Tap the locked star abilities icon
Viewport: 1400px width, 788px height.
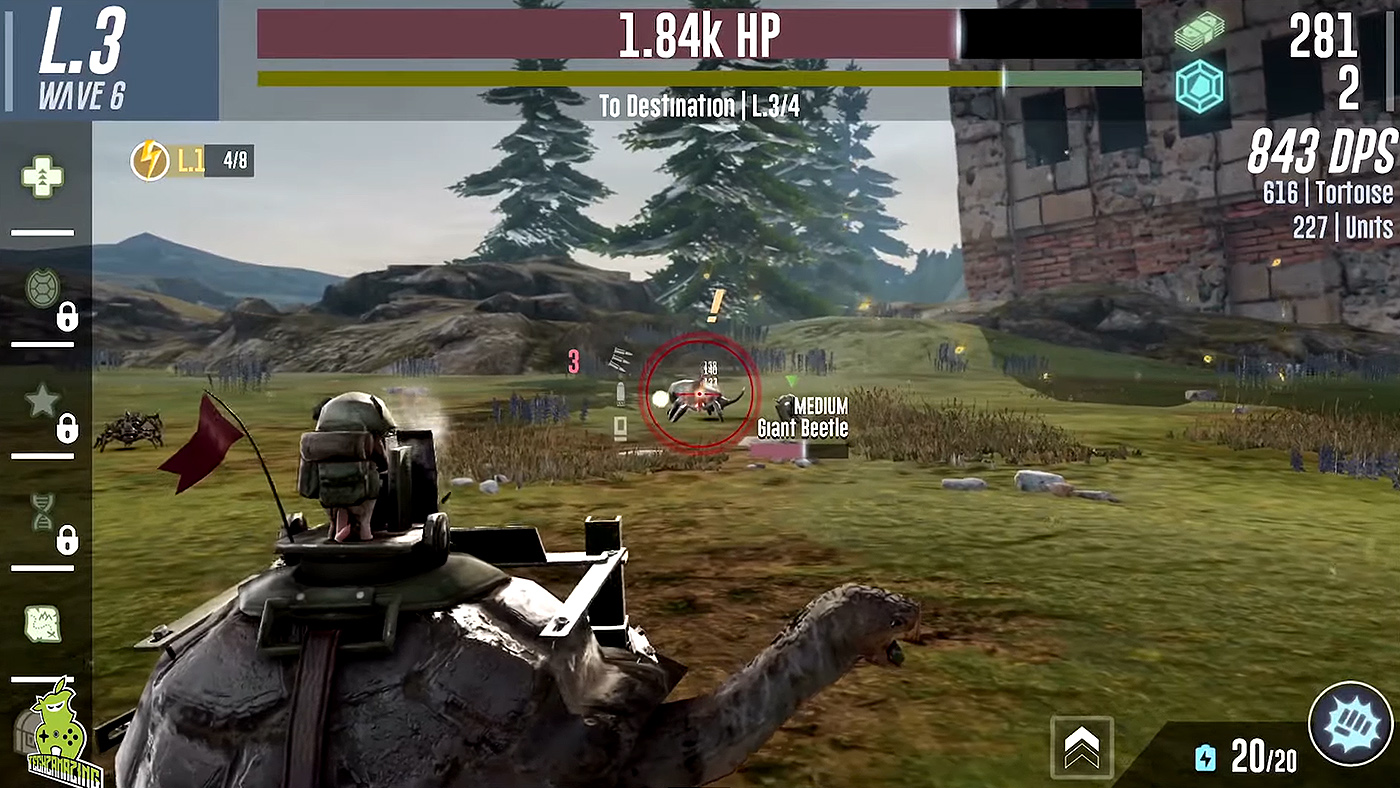(42, 400)
